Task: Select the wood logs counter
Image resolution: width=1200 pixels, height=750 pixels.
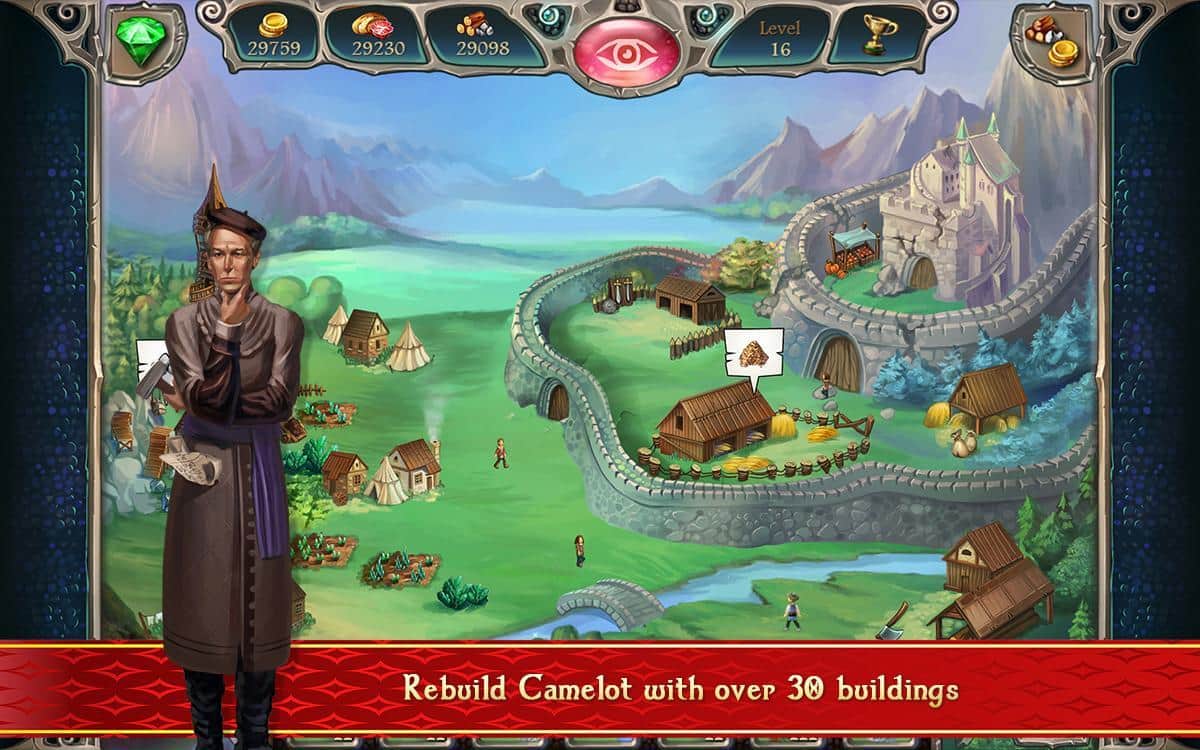Action: pyautogui.click(x=482, y=35)
